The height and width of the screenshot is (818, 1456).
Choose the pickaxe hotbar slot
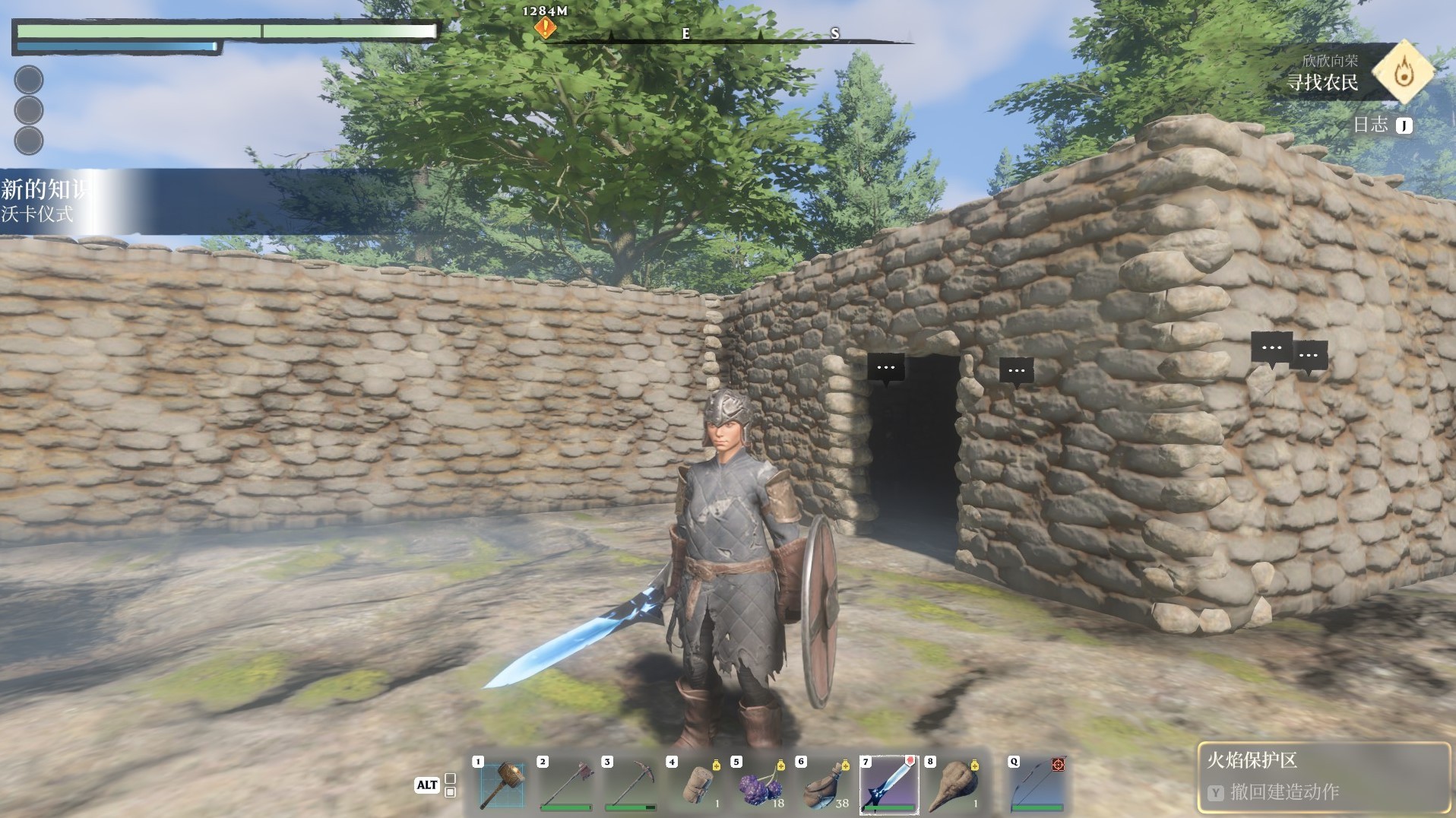[631, 786]
